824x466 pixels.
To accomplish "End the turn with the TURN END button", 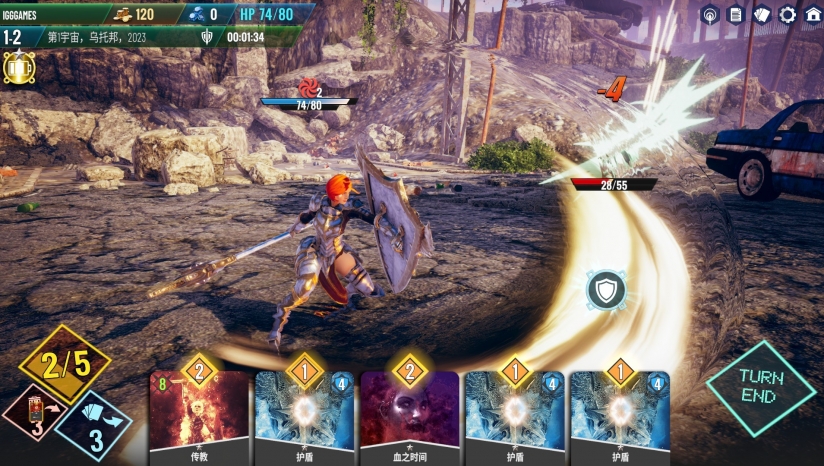I will click(761, 387).
